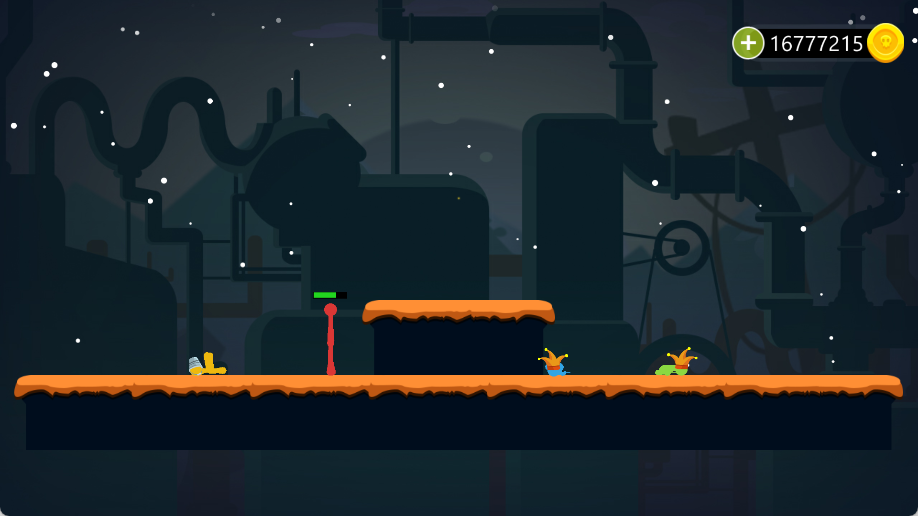
Task: Click the green plus button to add coins
Action: click(748, 43)
